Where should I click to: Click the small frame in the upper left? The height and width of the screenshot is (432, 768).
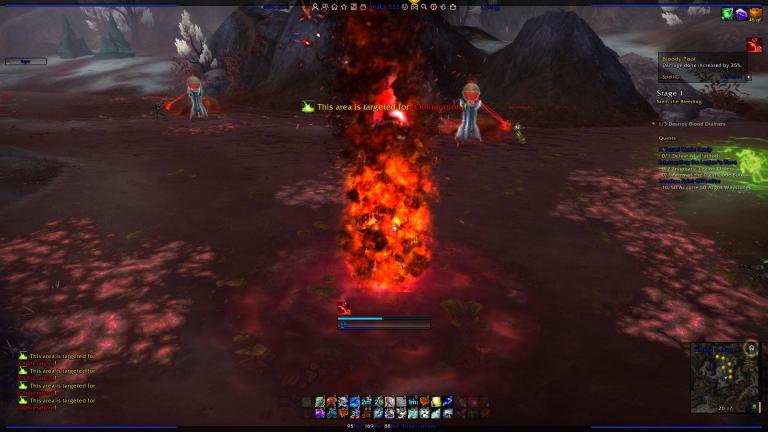(x=25, y=61)
